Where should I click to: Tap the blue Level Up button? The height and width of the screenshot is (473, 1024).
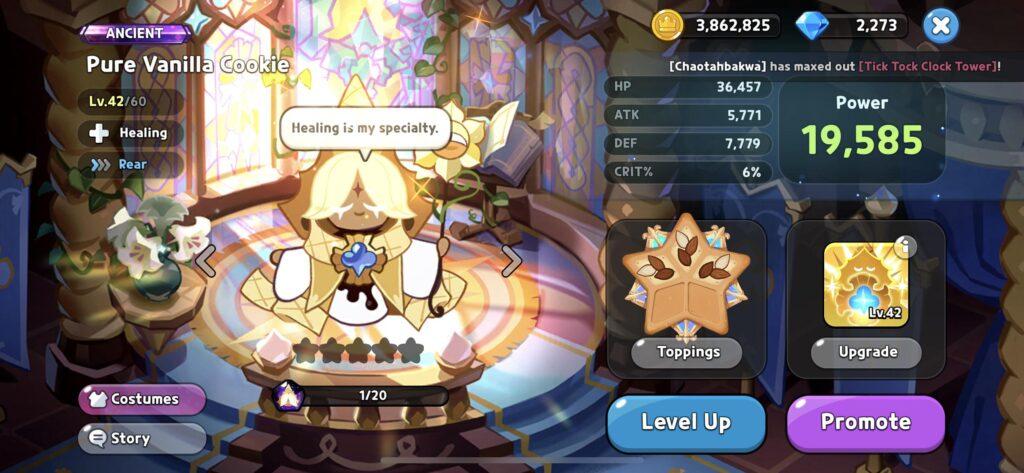(x=686, y=423)
